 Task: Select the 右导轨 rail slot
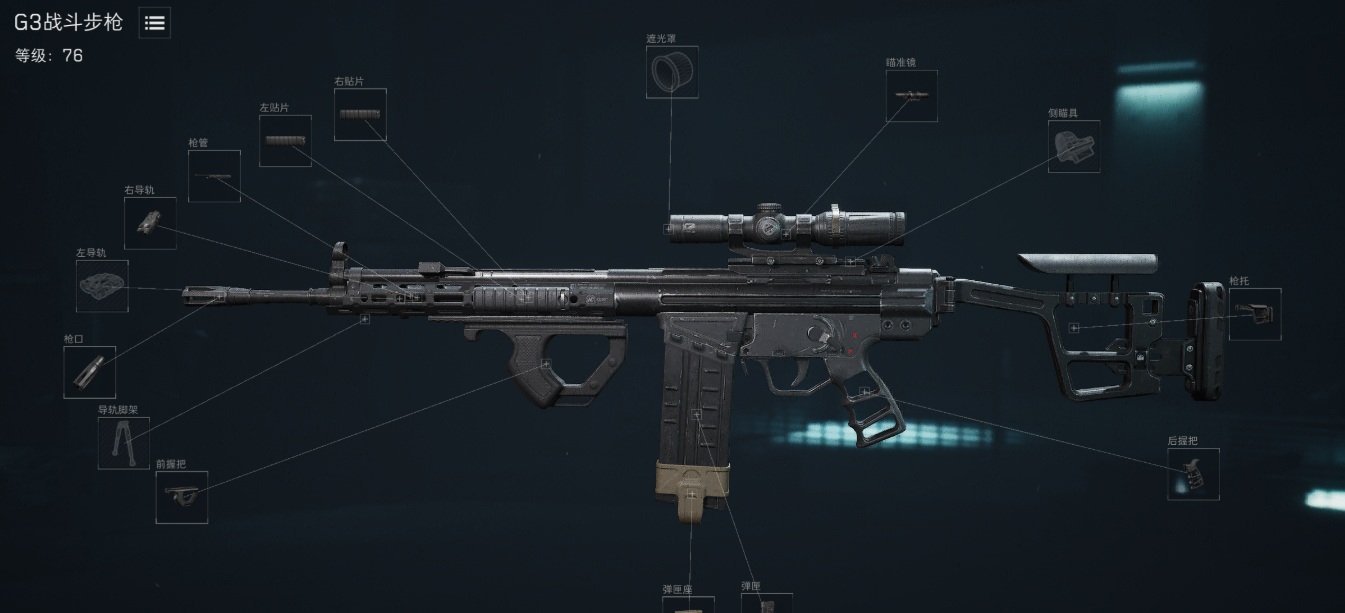point(150,223)
